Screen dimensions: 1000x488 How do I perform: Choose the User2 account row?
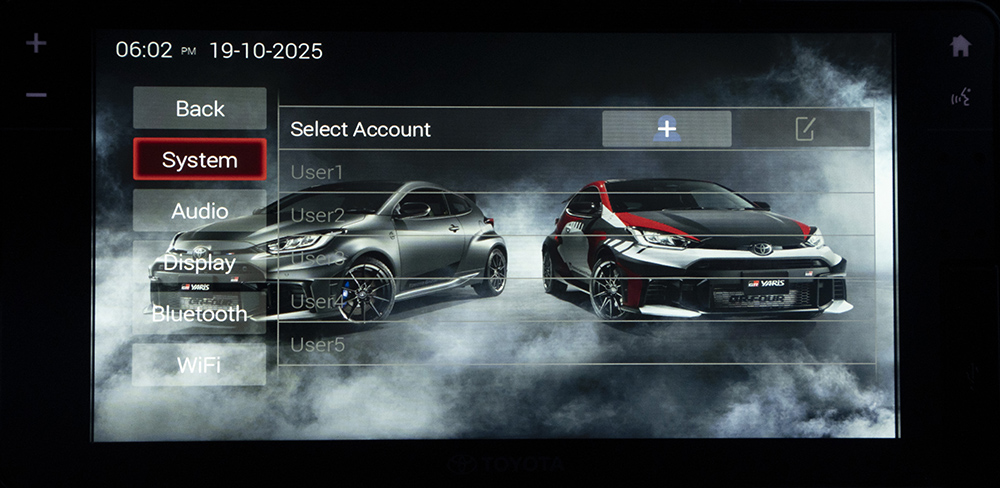pos(575,215)
